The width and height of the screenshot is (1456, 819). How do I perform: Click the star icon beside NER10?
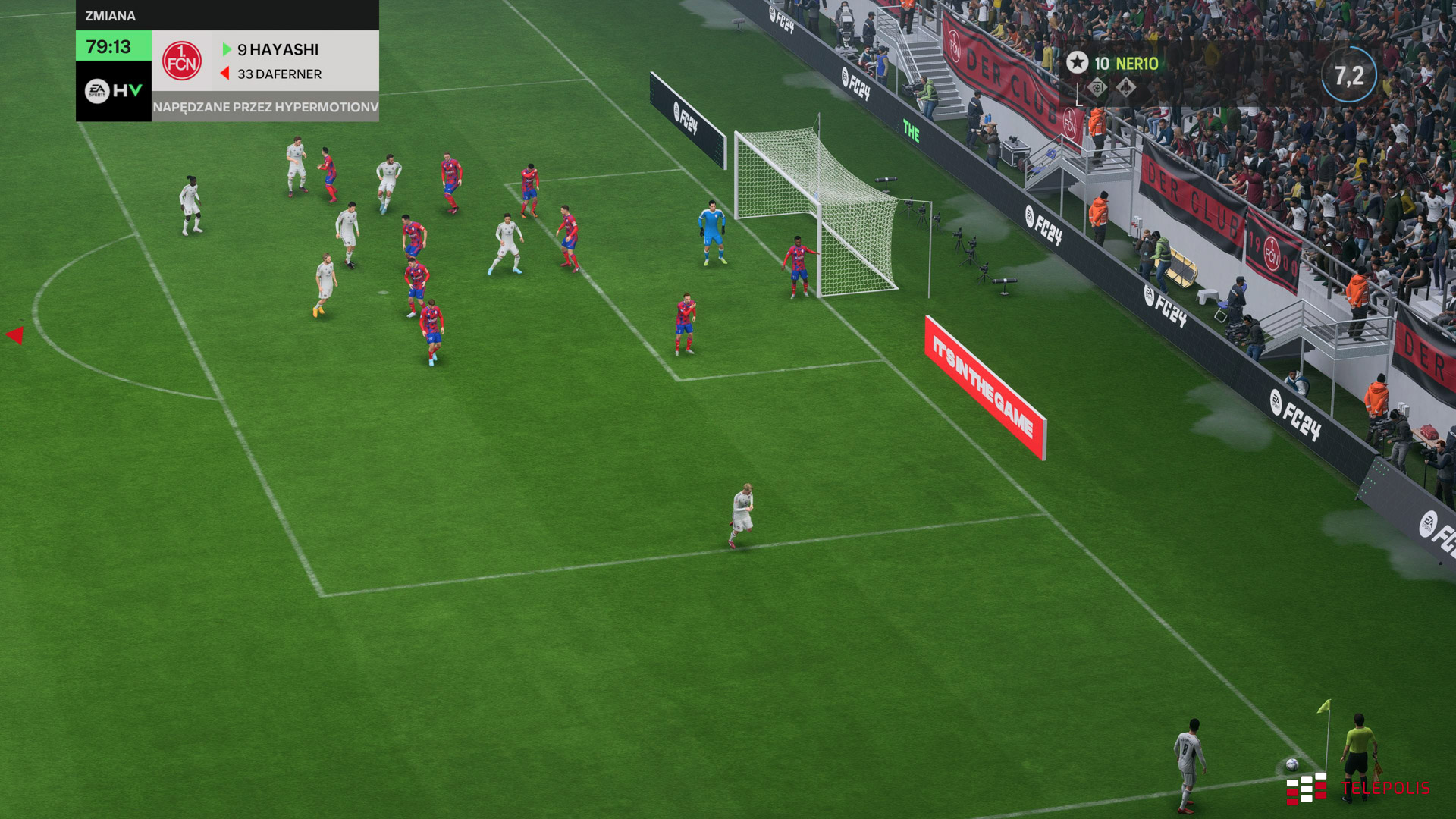[1077, 63]
